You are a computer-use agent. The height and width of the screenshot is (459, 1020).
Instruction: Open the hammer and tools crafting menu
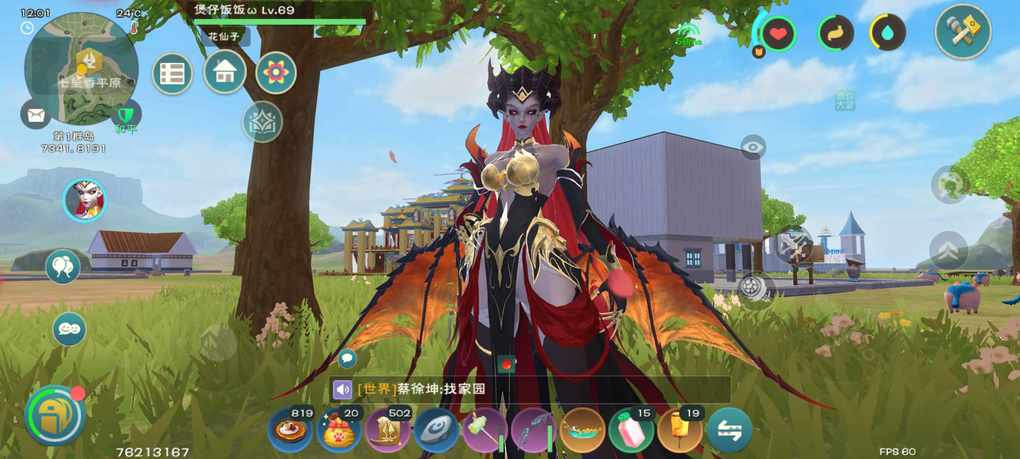962,32
